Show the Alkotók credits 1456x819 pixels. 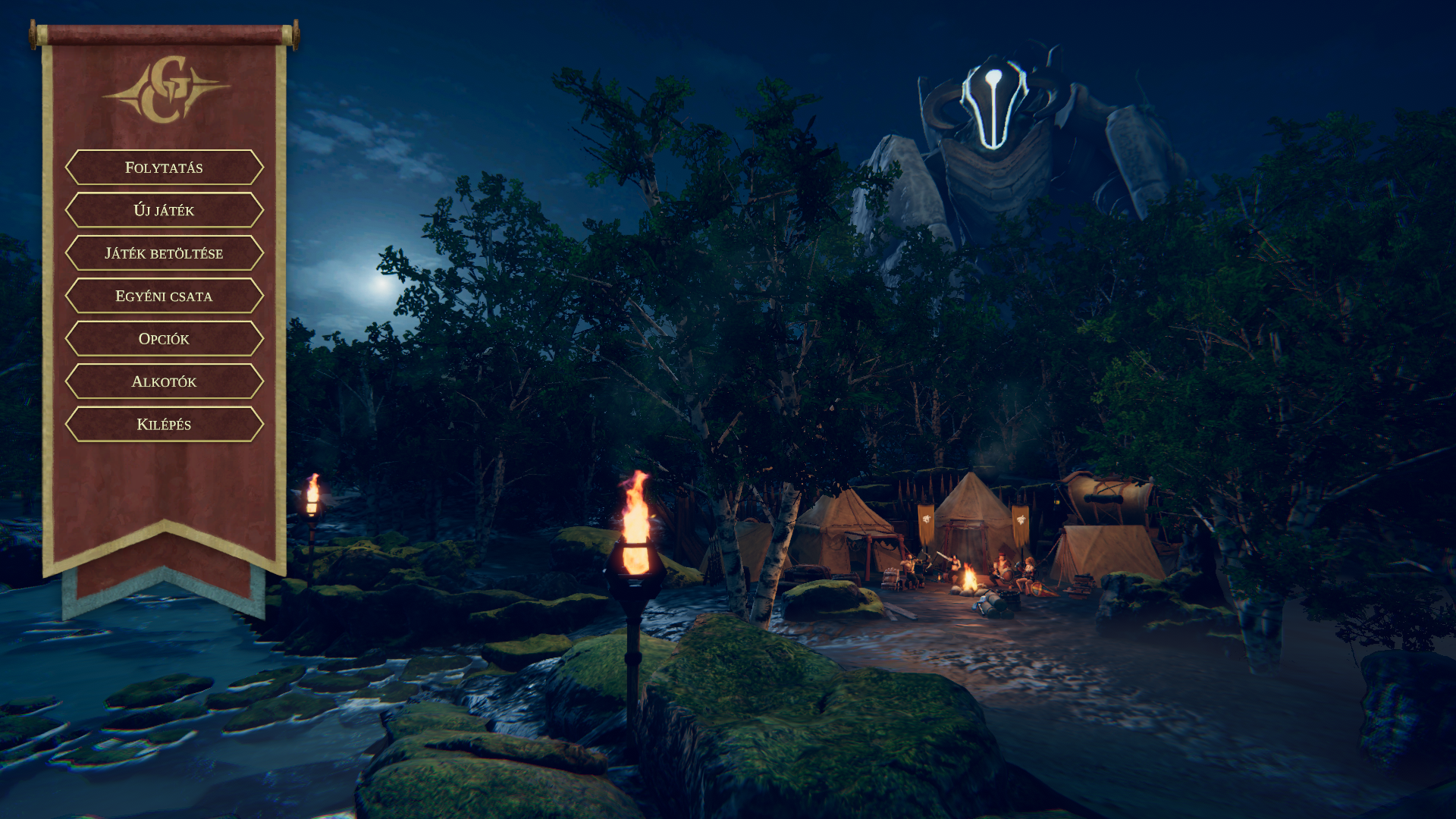[x=164, y=381]
